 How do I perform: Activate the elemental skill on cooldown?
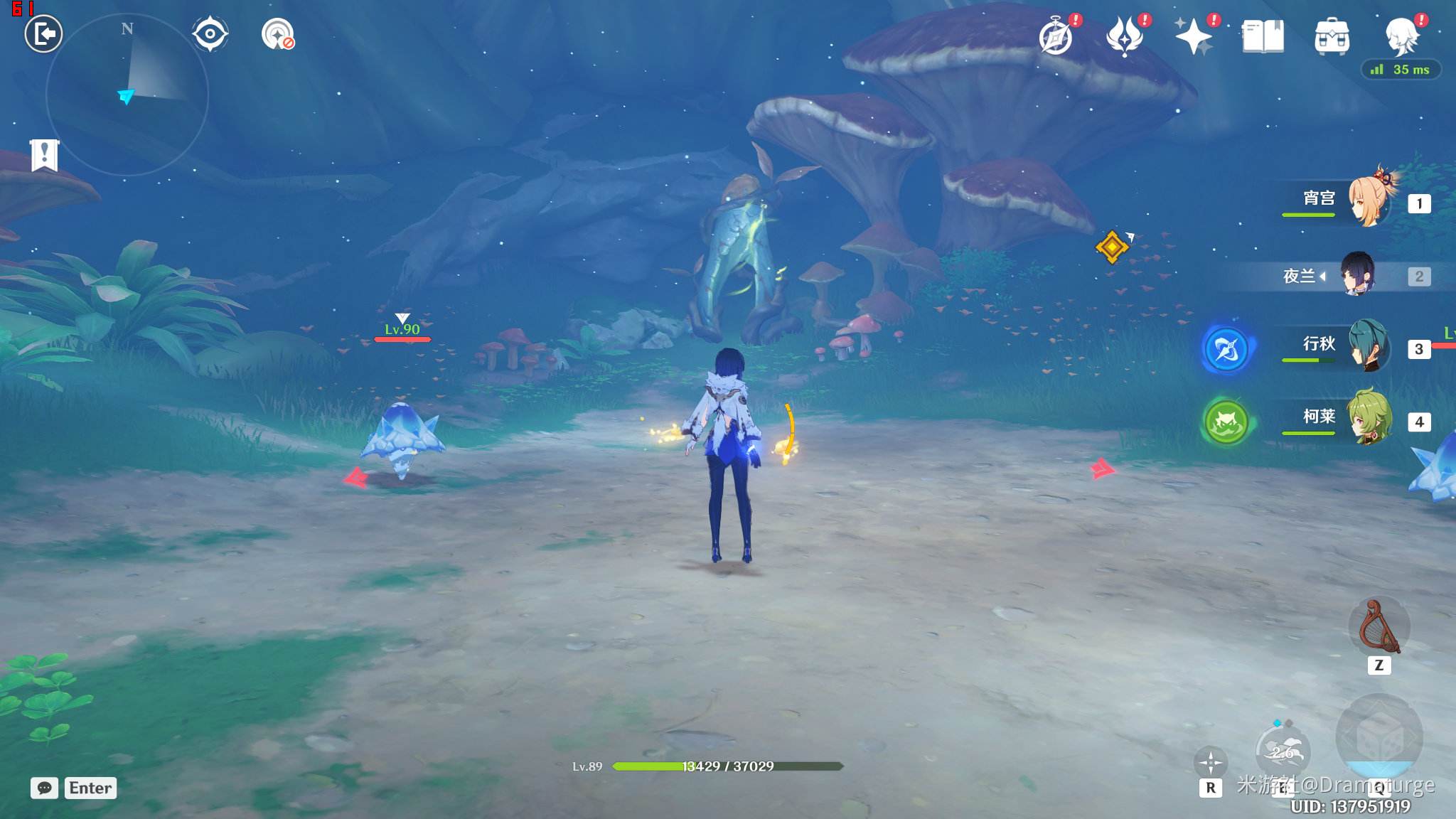(1283, 751)
